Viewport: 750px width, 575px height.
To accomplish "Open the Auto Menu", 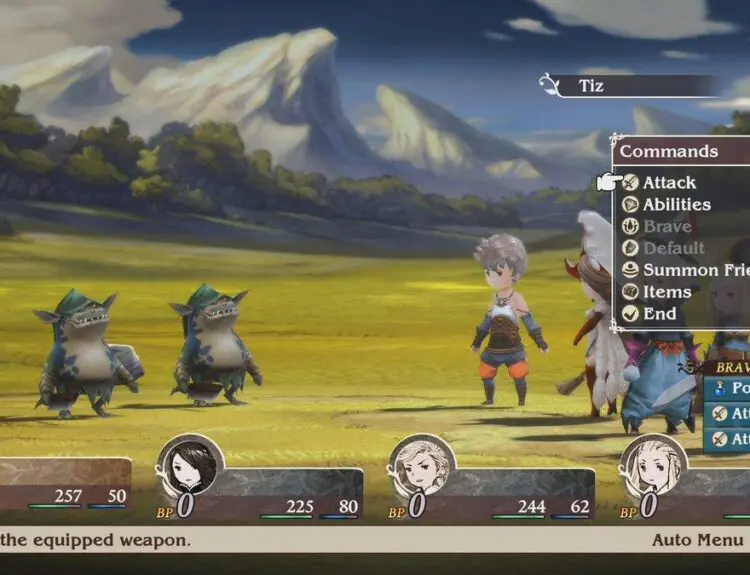I will [699, 540].
